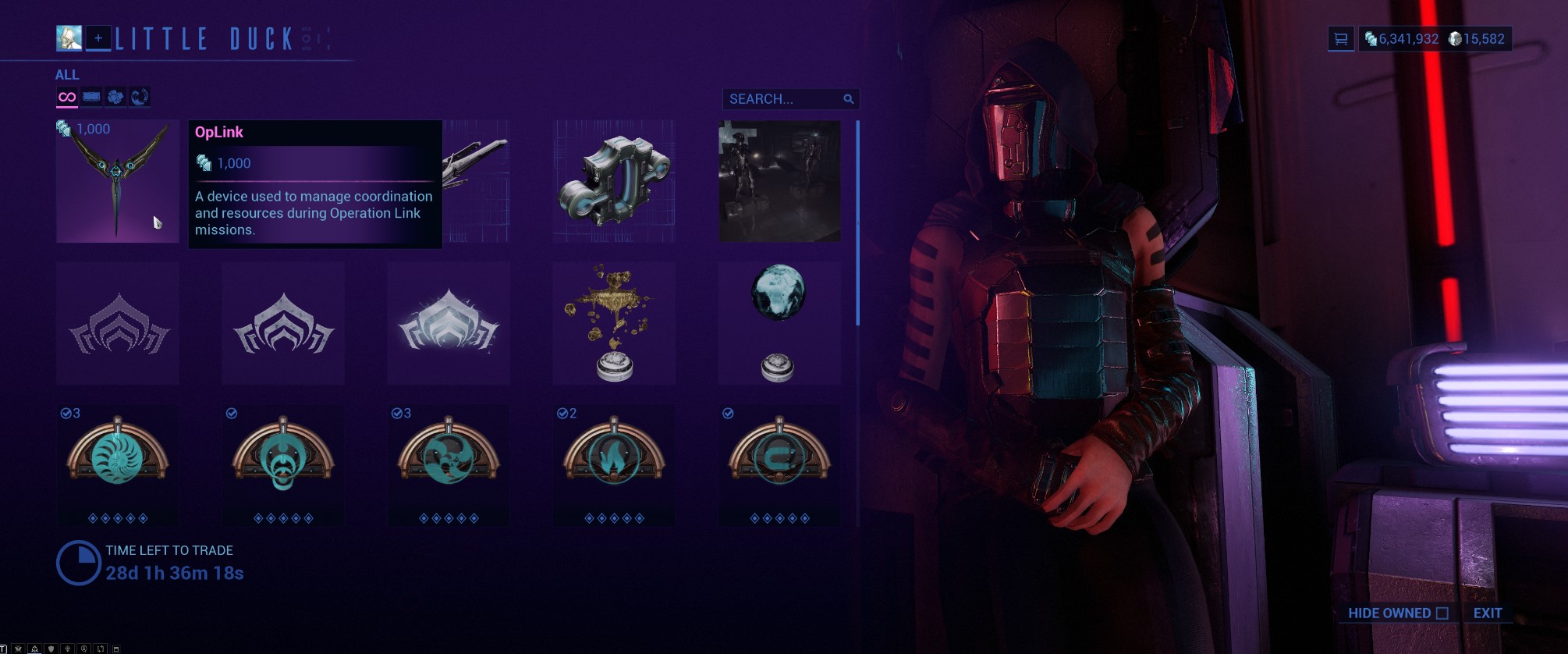Type in the SEARCH field

pyautogui.click(x=772, y=98)
